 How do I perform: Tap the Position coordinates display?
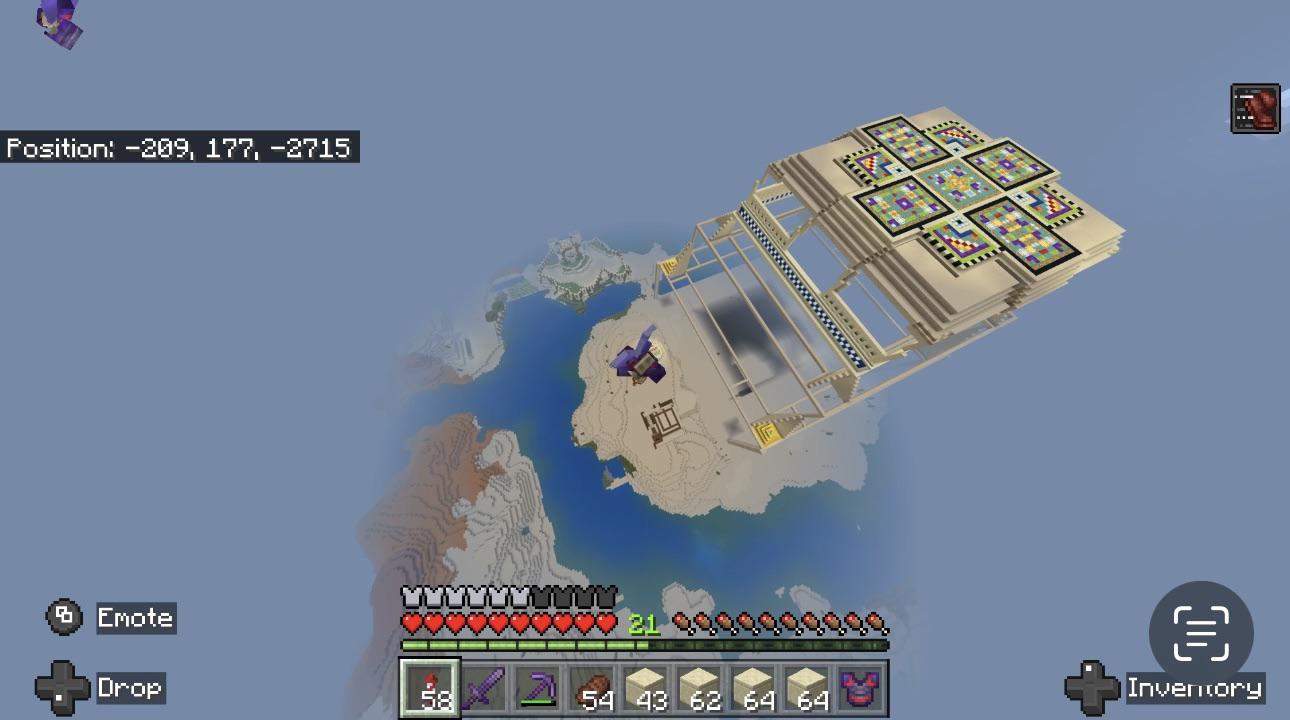(180, 148)
